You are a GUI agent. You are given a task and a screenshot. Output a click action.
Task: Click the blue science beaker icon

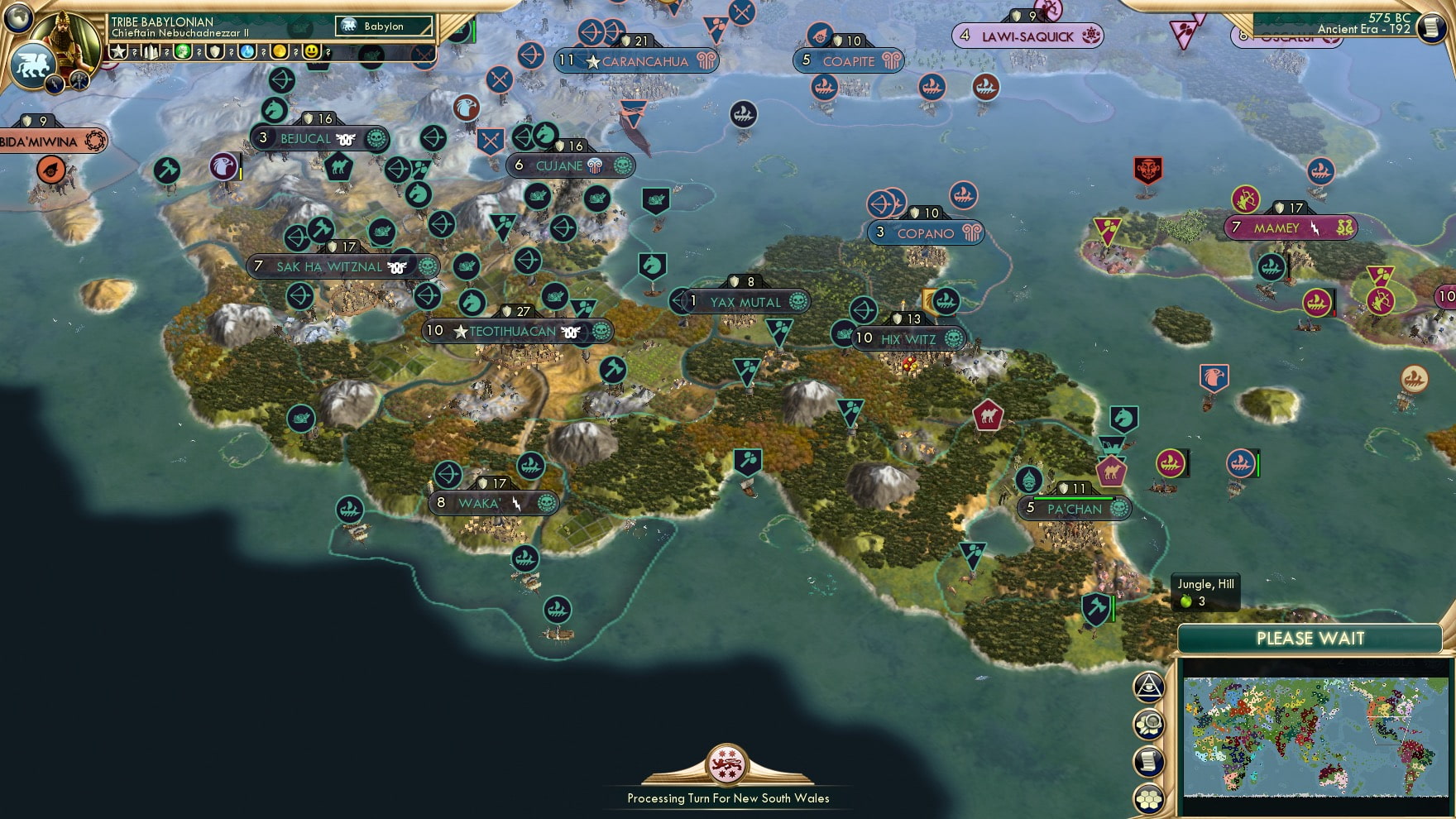point(247,50)
